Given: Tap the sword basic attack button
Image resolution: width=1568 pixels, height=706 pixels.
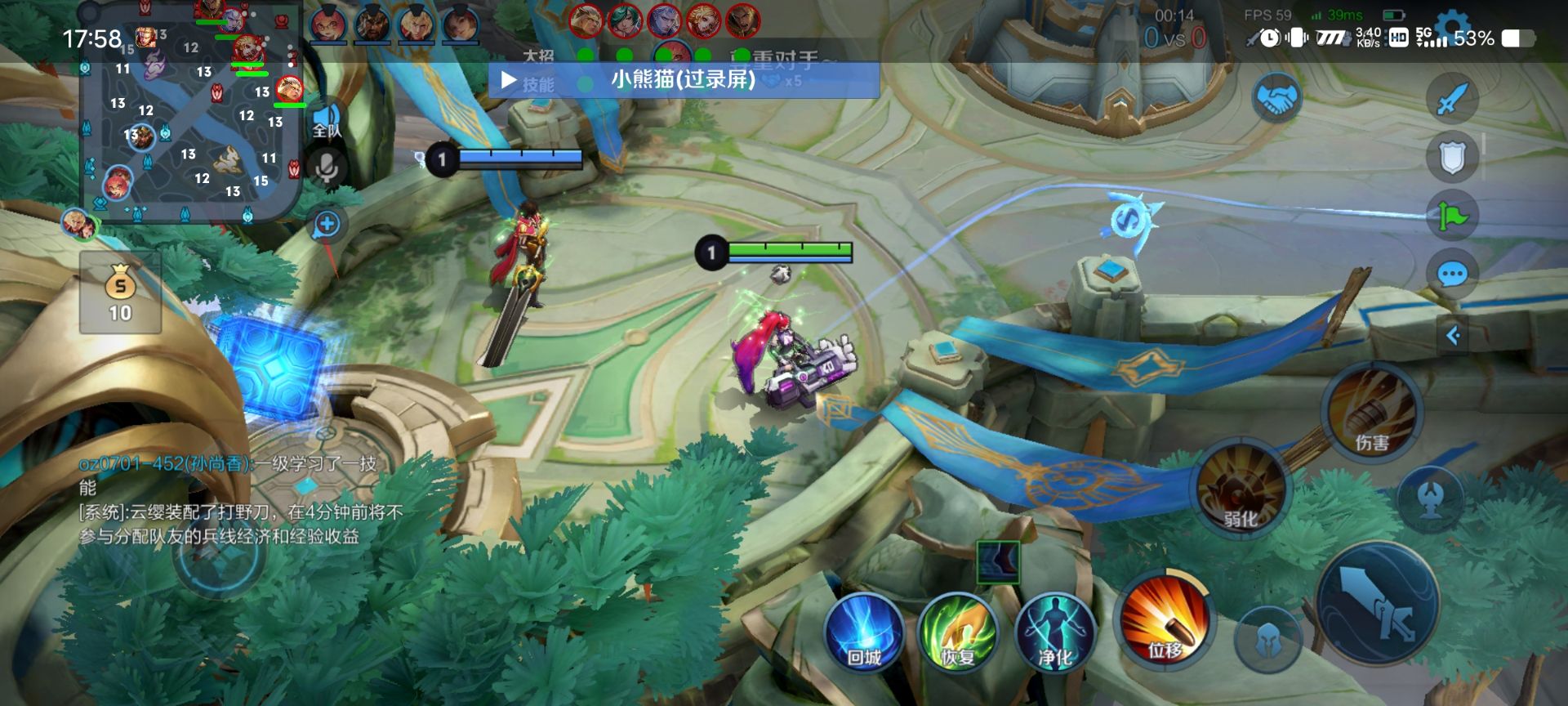Looking at the screenshot, I should pos(1379,602).
